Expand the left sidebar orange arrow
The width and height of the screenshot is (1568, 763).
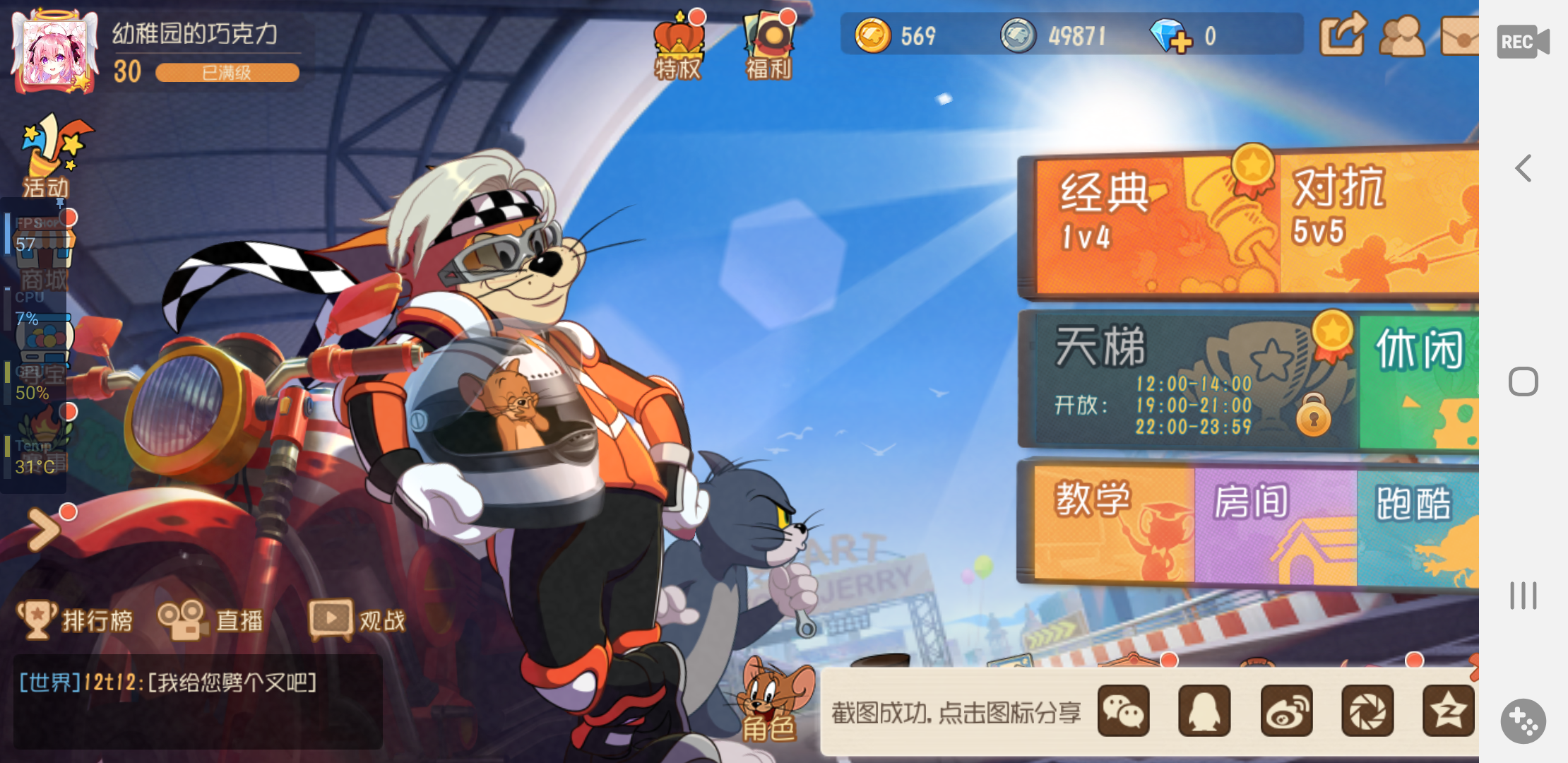[x=44, y=528]
